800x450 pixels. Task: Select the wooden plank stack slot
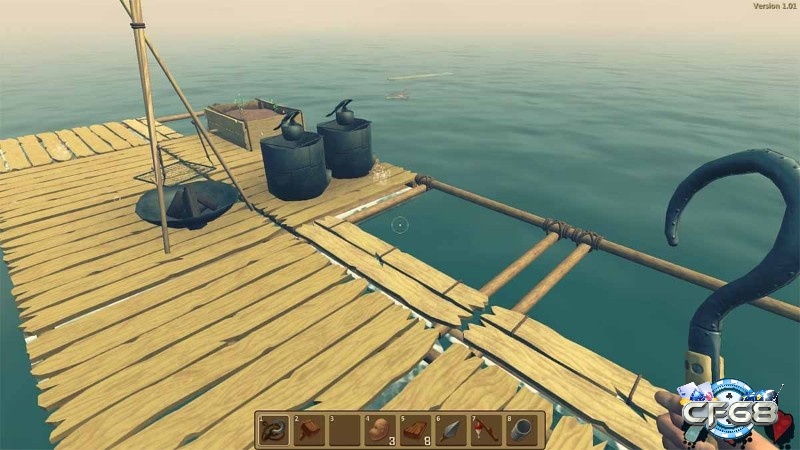coord(415,430)
